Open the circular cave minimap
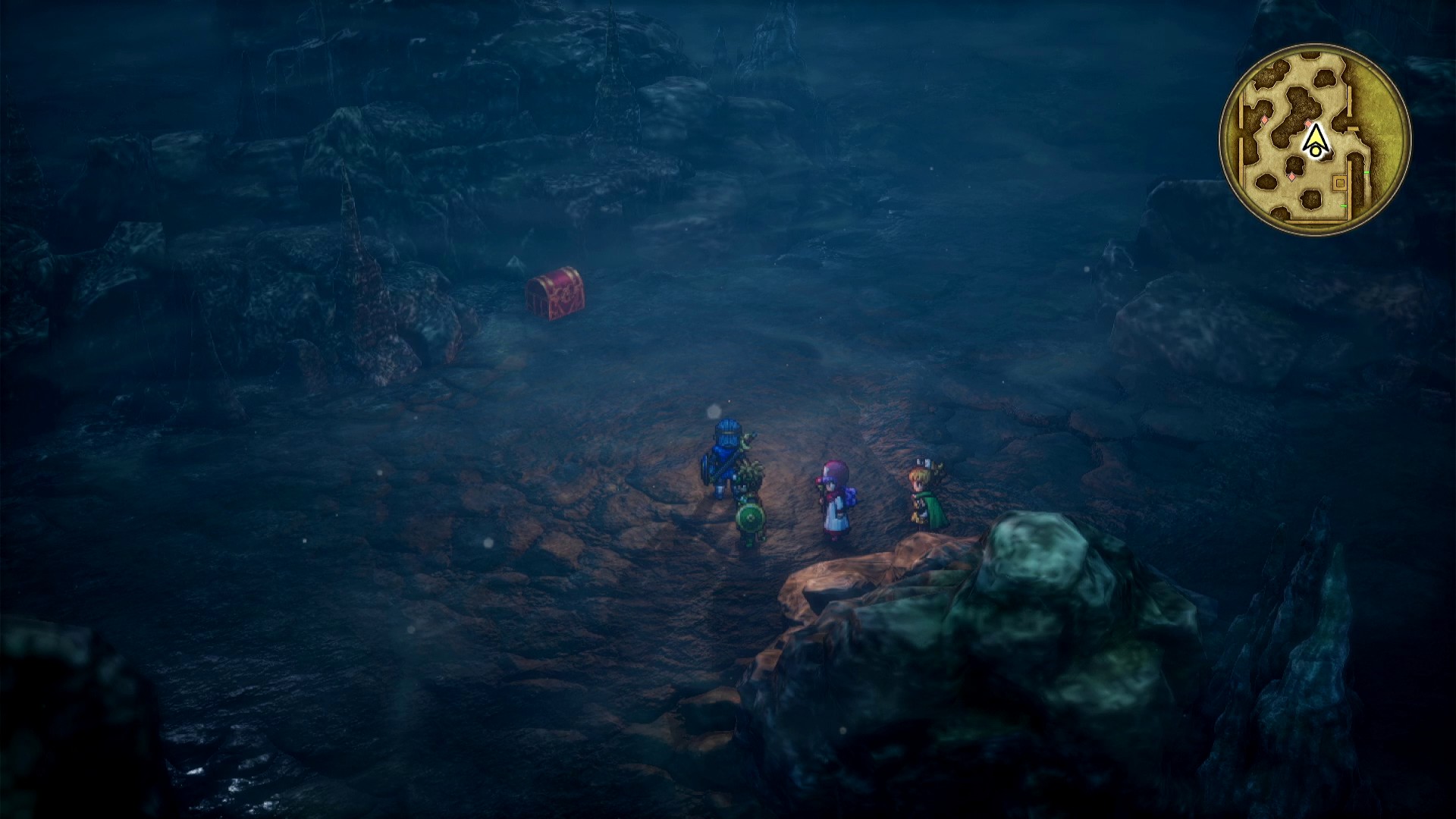 pos(1314,140)
